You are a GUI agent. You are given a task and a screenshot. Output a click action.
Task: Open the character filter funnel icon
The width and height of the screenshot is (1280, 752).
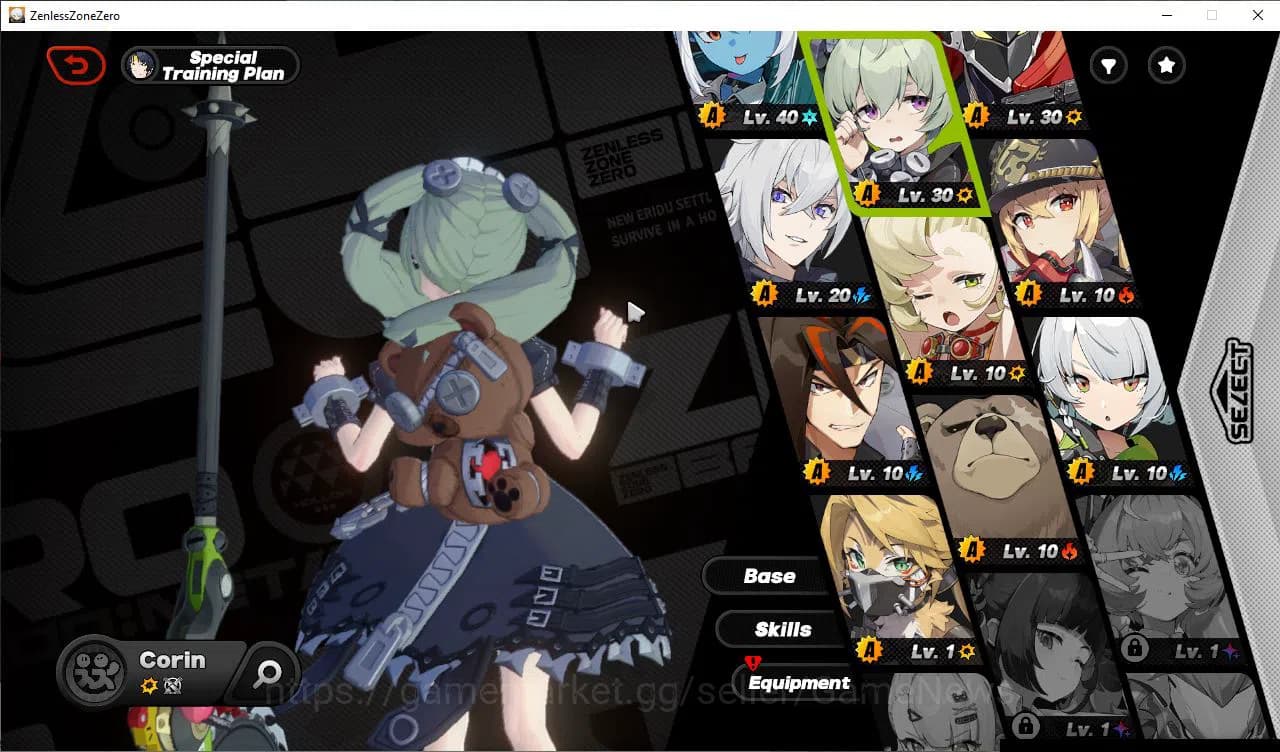(1108, 66)
